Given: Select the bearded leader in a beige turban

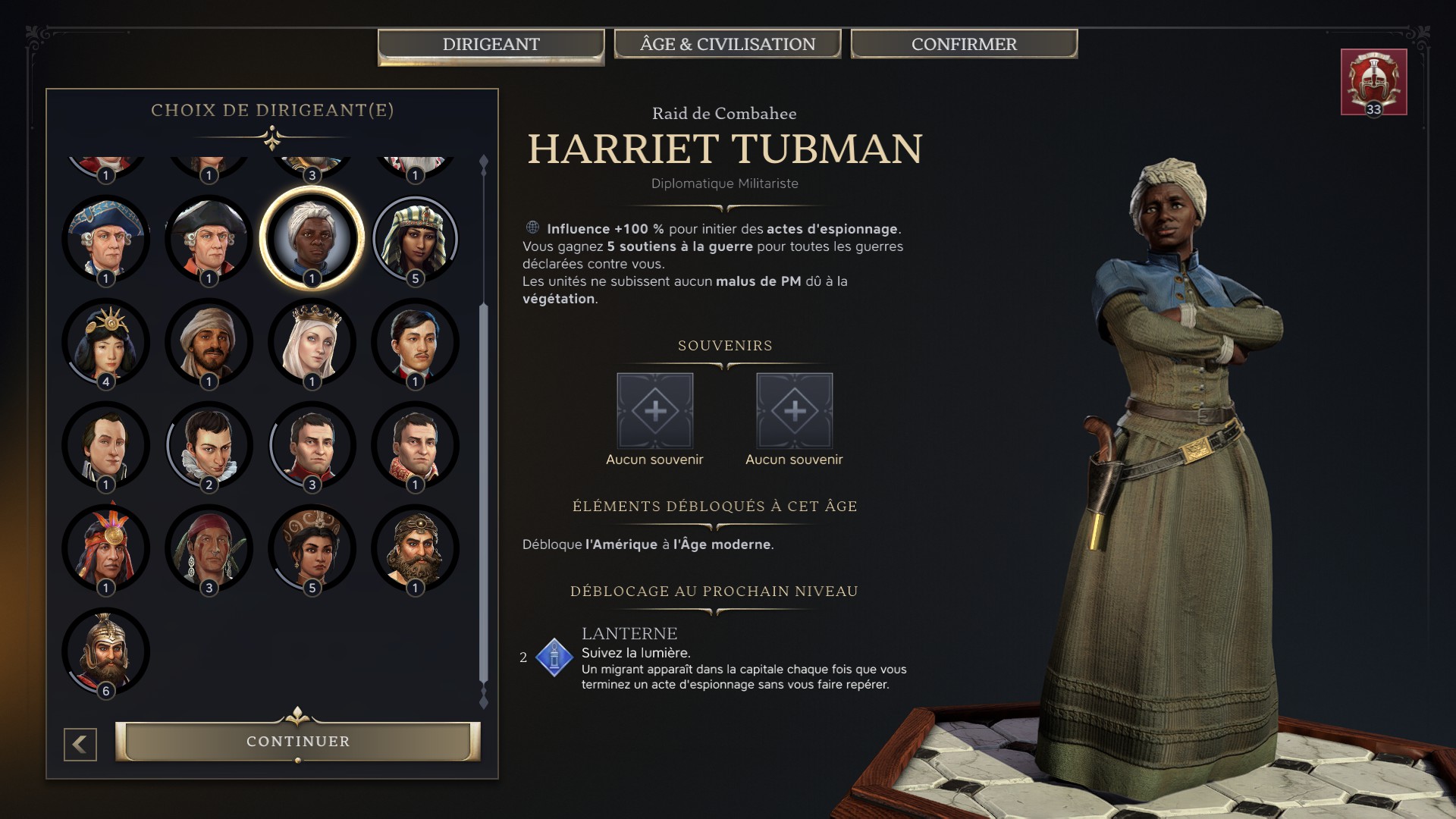Looking at the screenshot, I should click(209, 342).
